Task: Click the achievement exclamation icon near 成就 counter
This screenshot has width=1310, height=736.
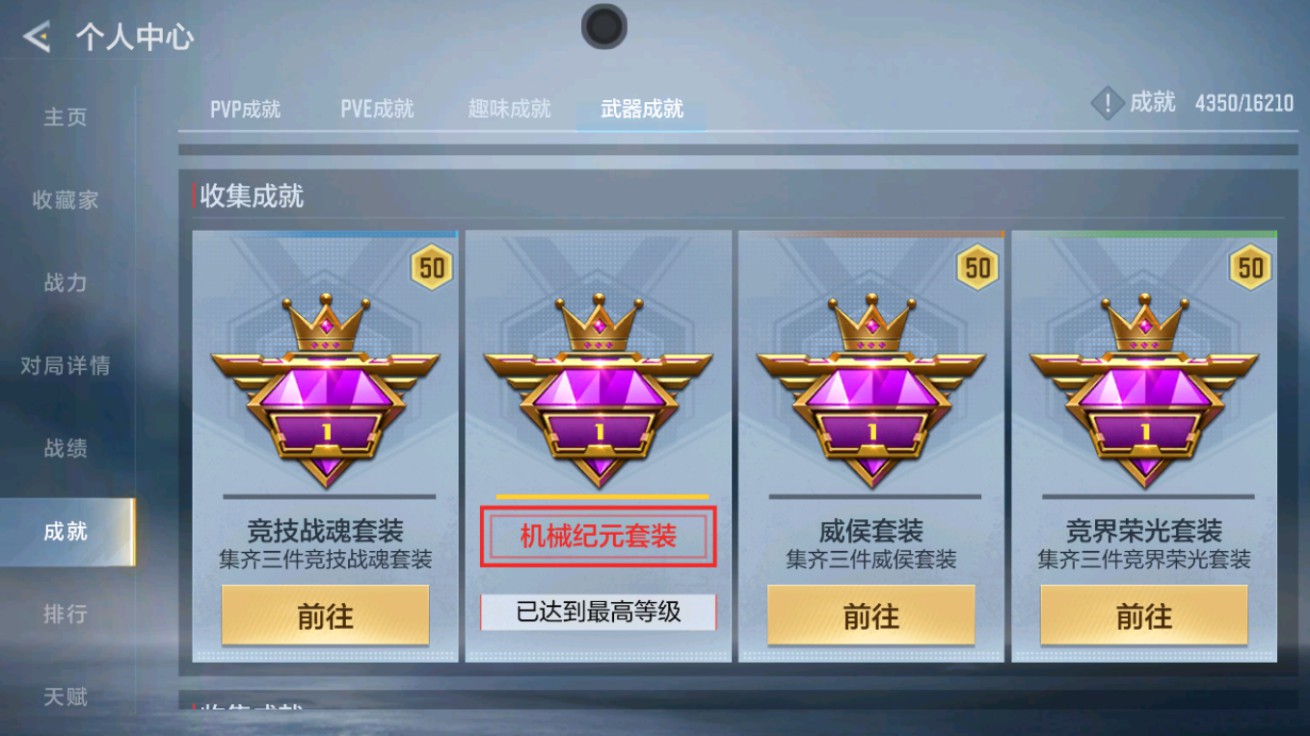Action: tap(1106, 103)
